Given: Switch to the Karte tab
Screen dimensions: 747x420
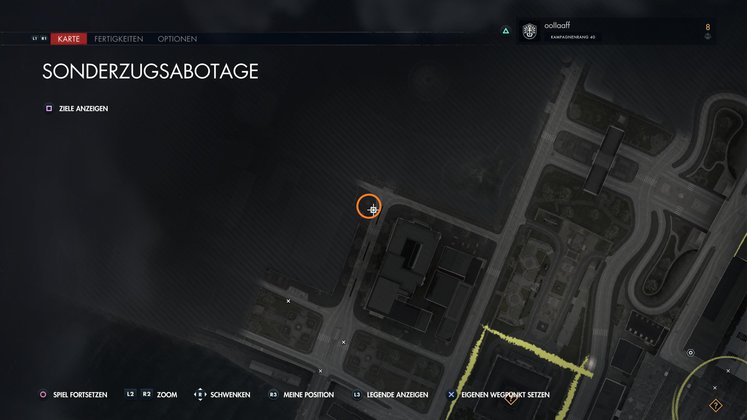Looking at the screenshot, I should pyautogui.click(x=68, y=39).
